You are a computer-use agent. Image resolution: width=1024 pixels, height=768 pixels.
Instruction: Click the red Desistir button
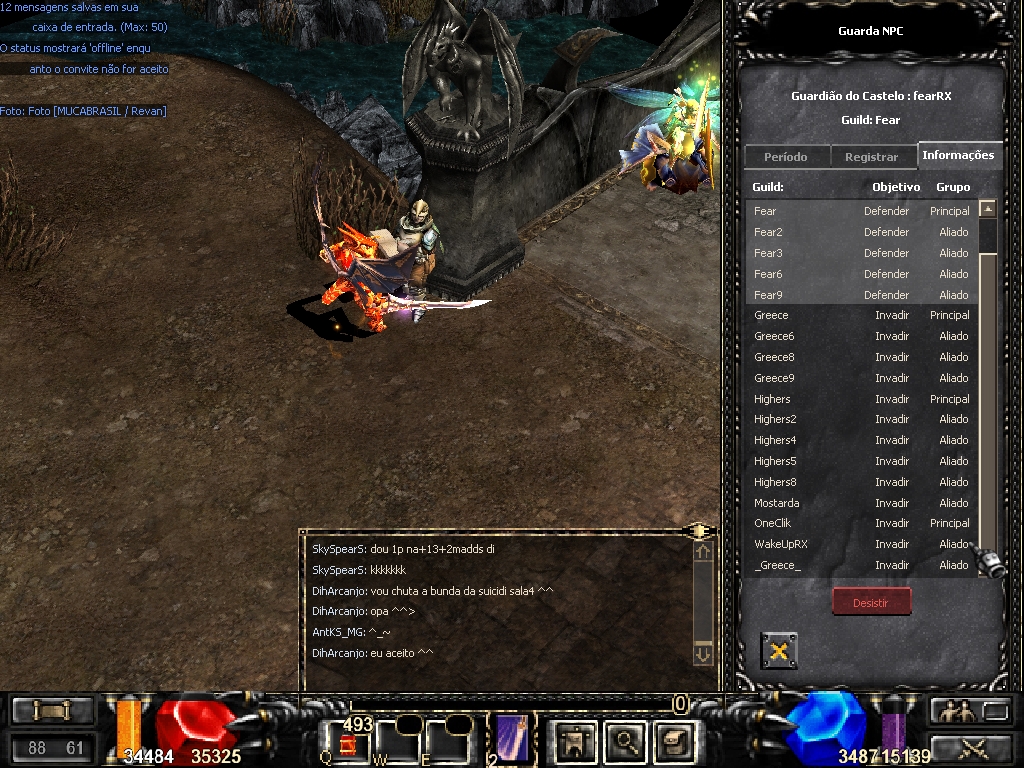(x=871, y=602)
